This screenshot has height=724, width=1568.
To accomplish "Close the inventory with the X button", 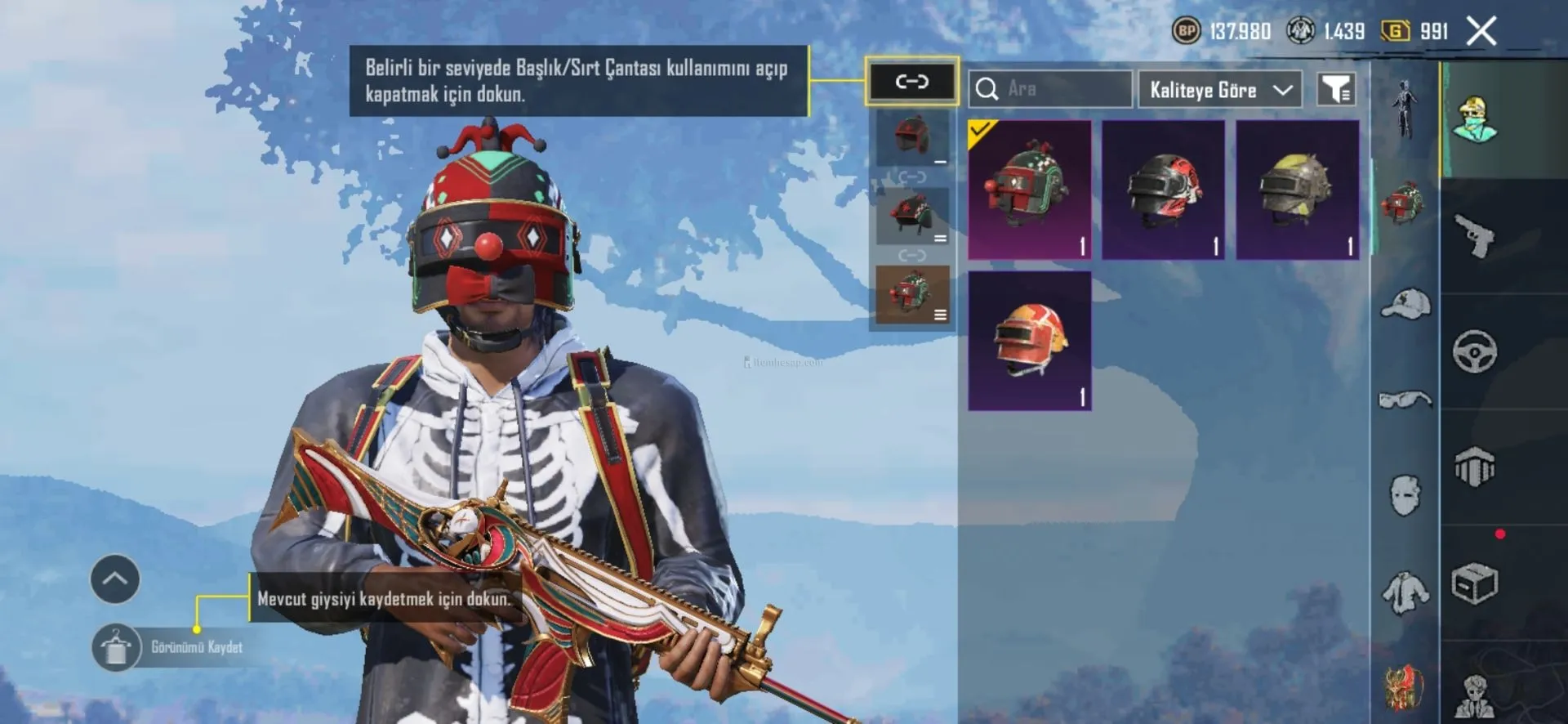I will (x=1481, y=32).
